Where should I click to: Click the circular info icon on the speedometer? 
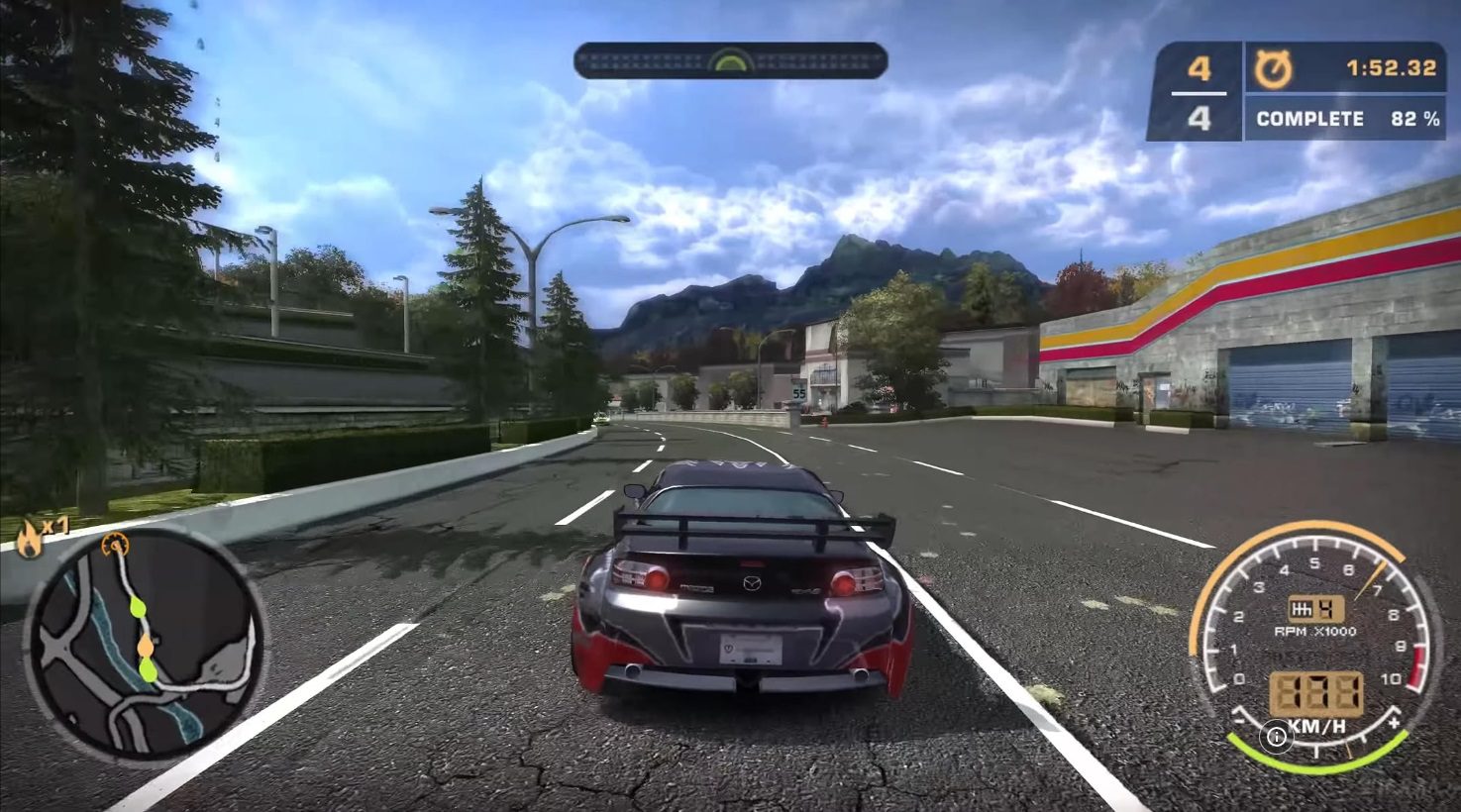tap(1278, 736)
